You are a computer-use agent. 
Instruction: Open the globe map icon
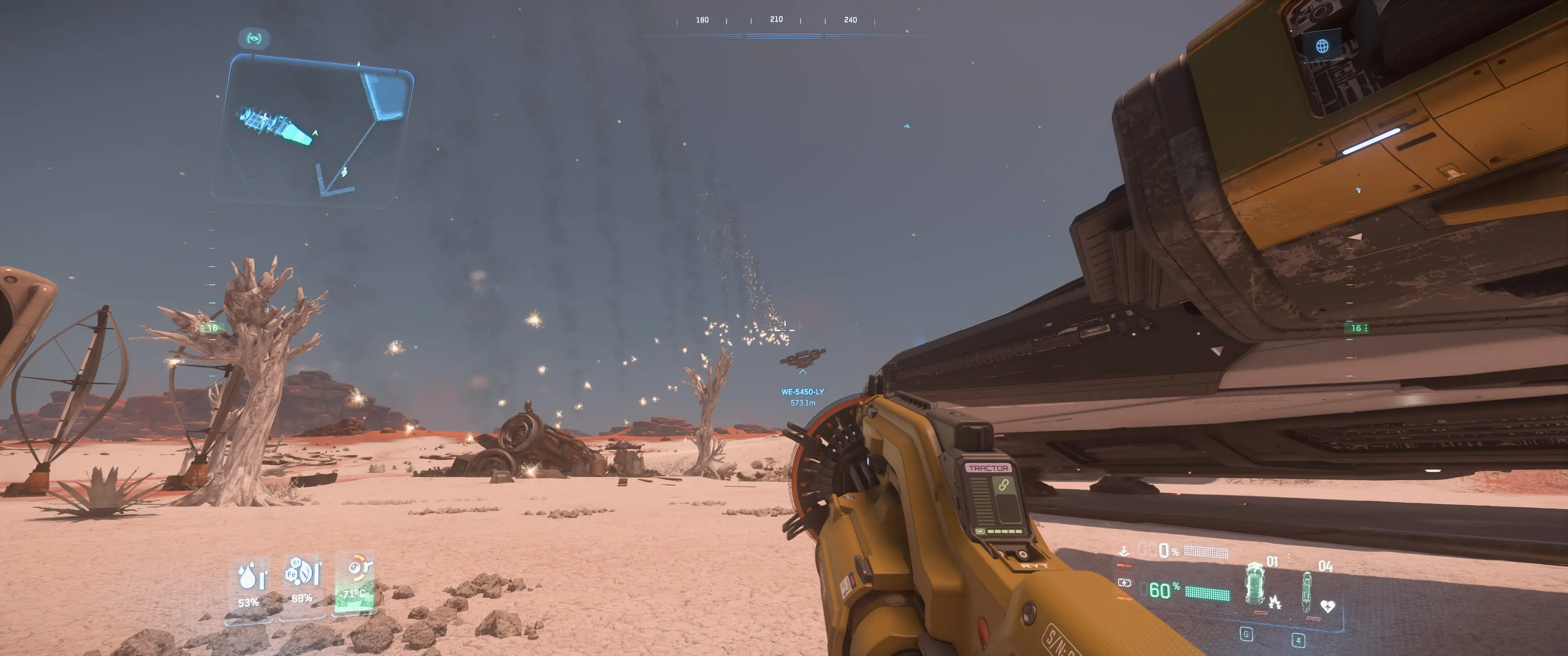pos(1322,46)
